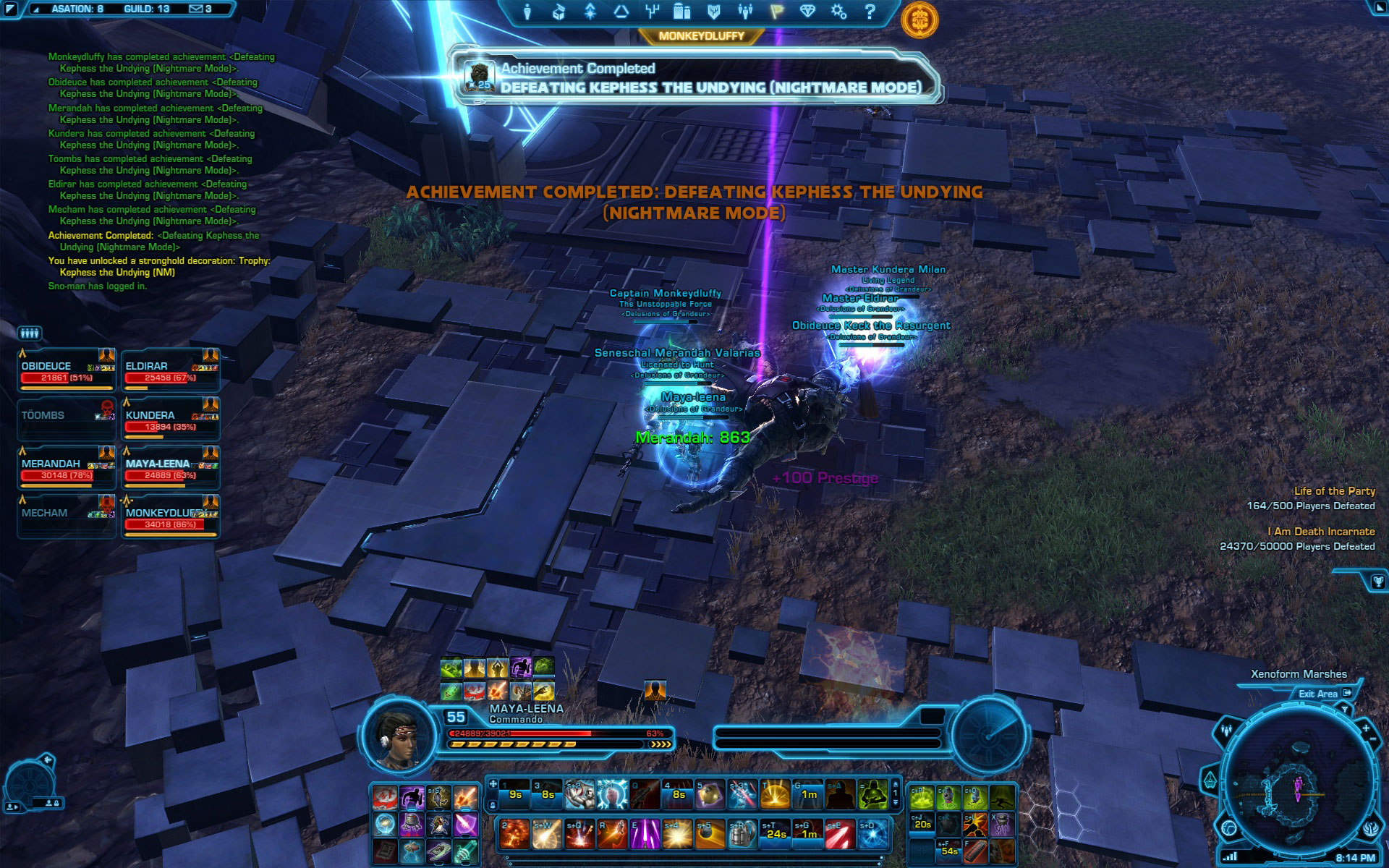Image resolution: width=1389 pixels, height=868 pixels.
Task: Activate the blue burst ability bound to s+D
Action: click(872, 835)
